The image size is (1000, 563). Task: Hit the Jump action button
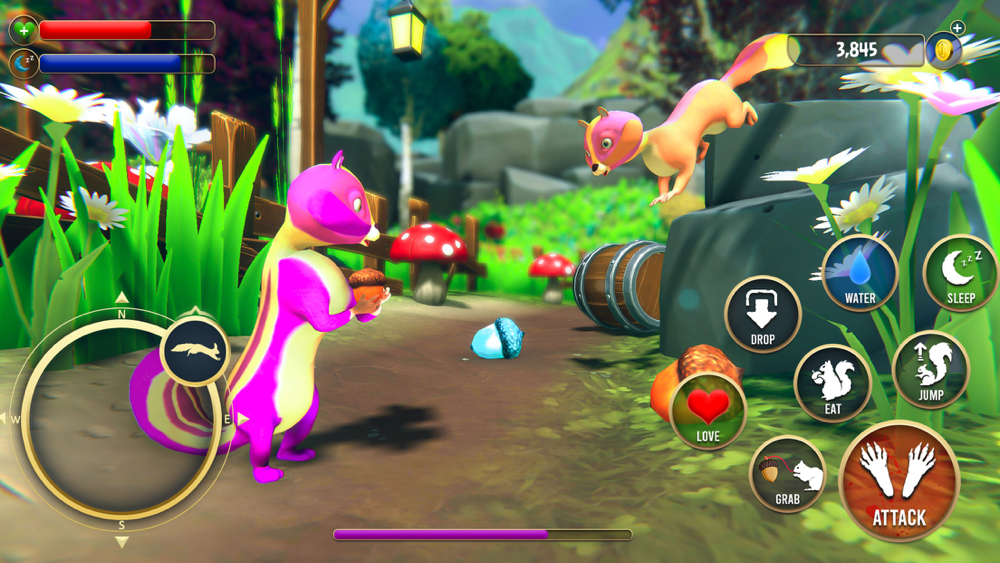[930, 369]
